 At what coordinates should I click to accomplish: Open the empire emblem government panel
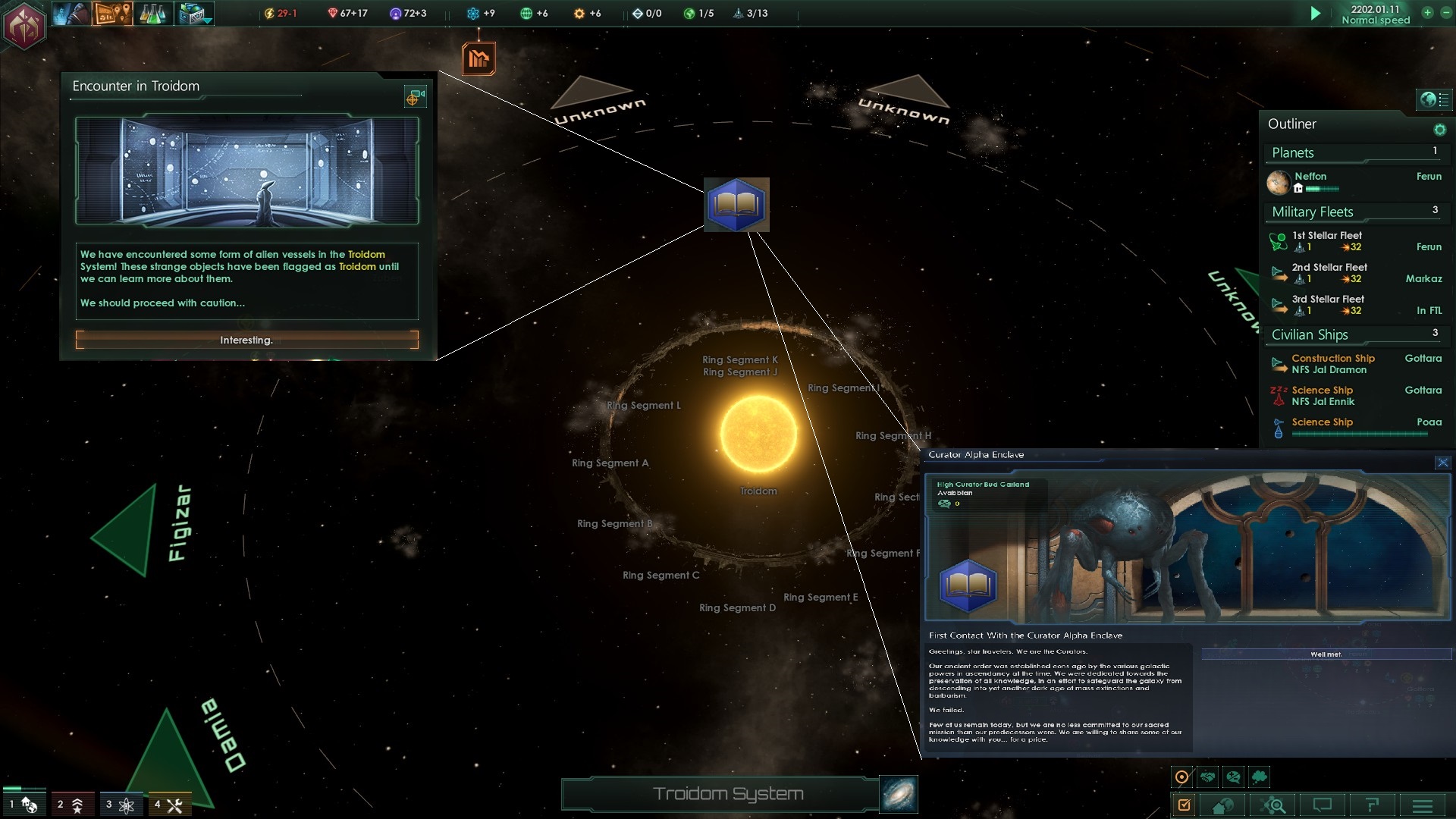pos(24,26)
